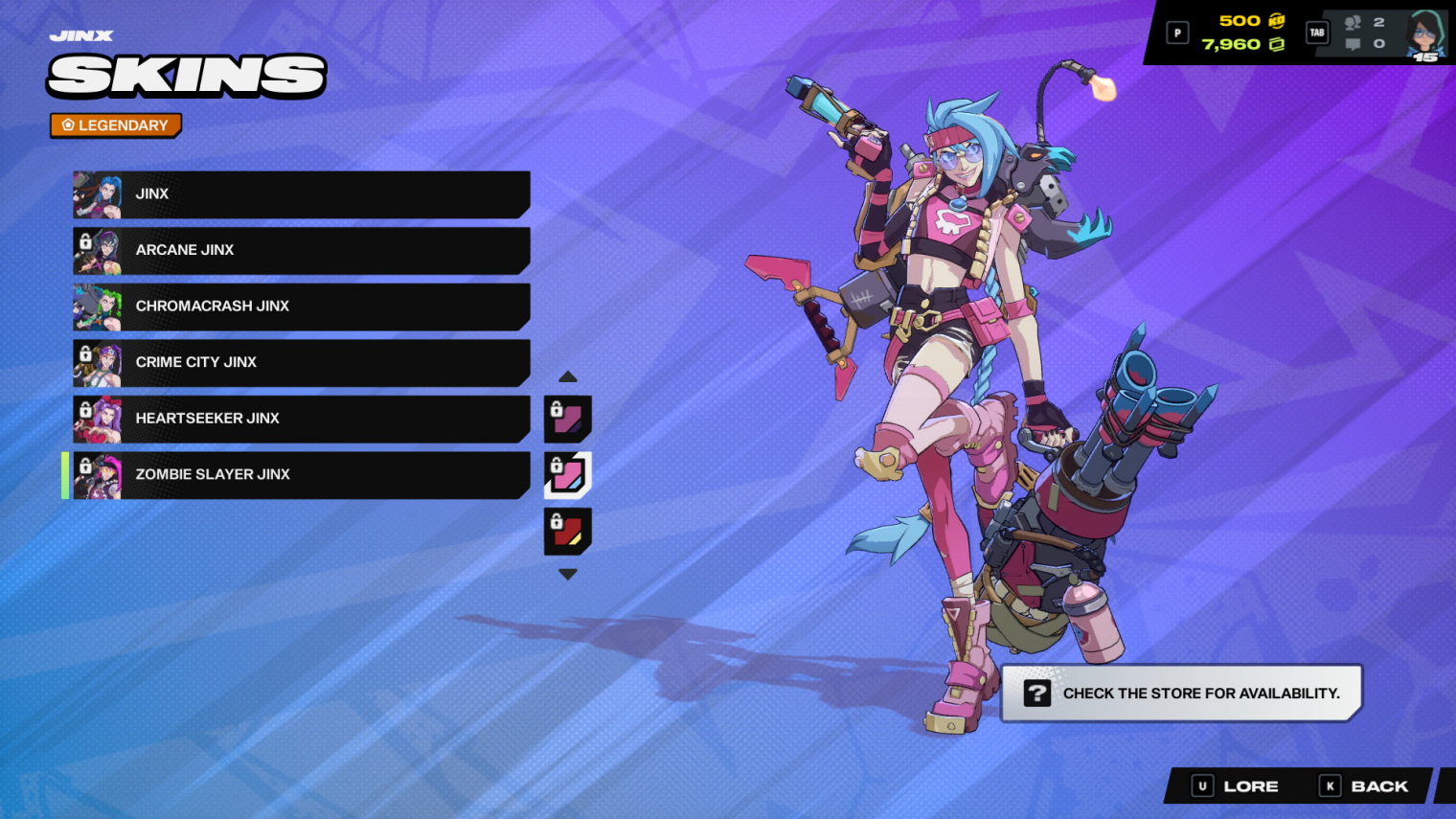
Task: Open the social friends panel
Action: click(x=1364, y=33)
